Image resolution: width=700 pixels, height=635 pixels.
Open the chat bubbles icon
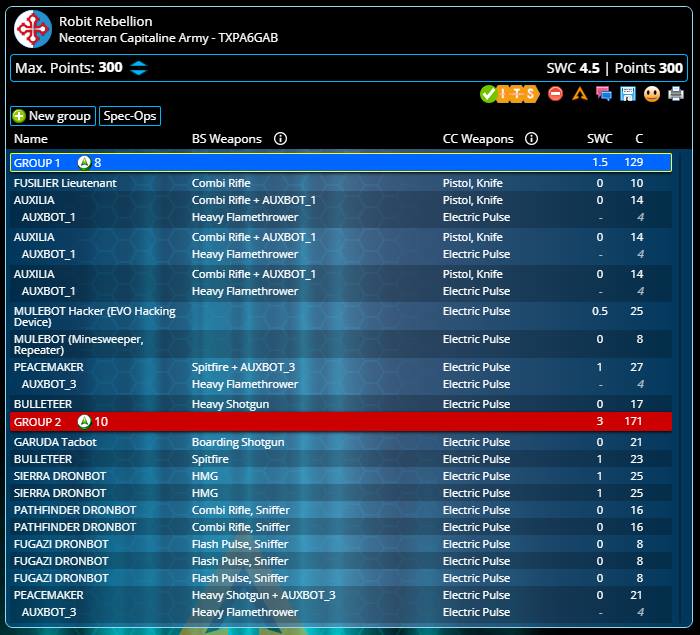click(x=604, y=94)
